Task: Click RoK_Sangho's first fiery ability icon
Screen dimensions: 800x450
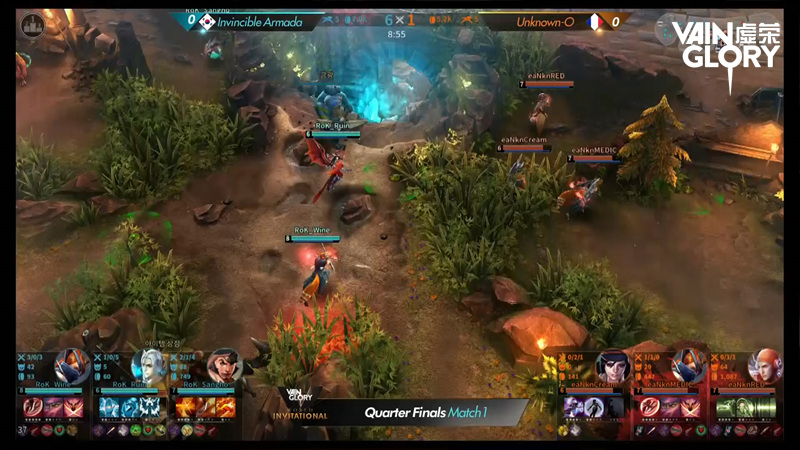Action: [x=185, y=407]
